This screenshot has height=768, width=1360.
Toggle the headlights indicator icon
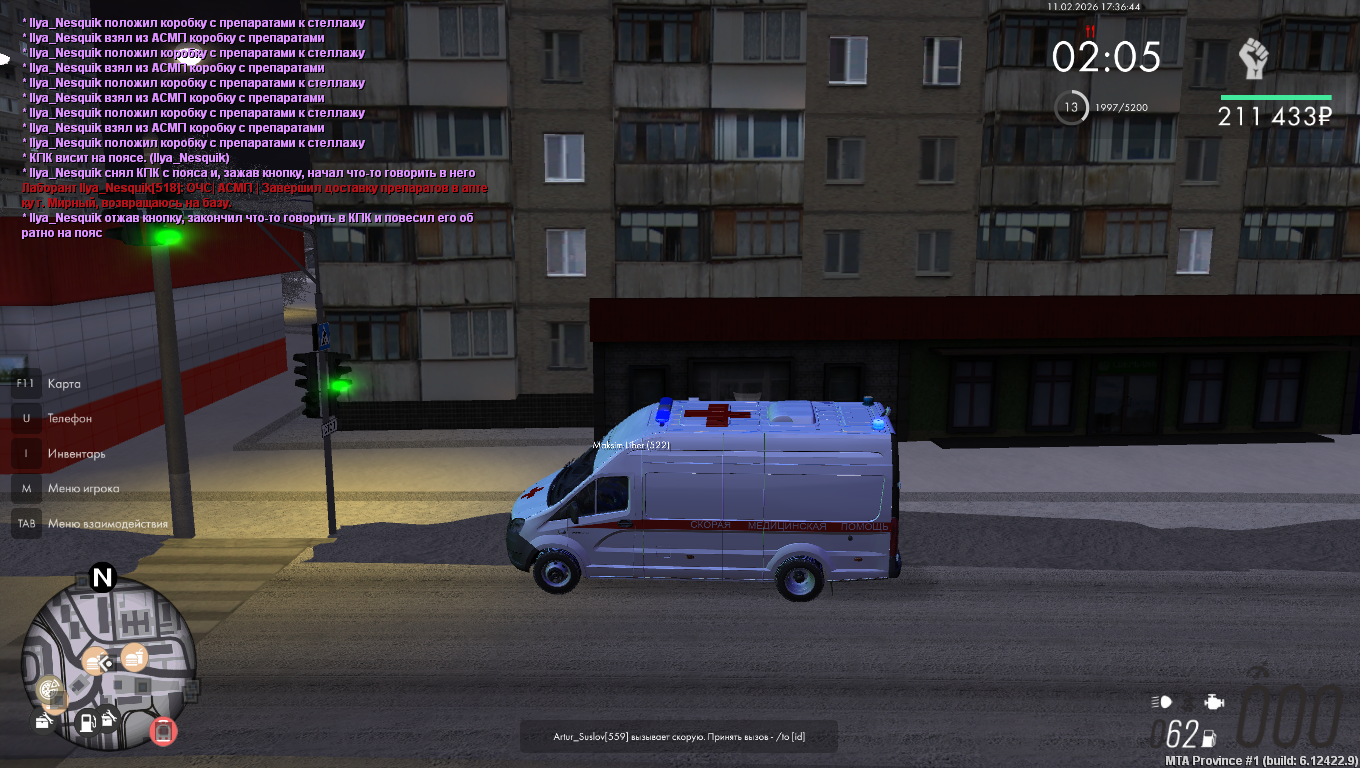point(1161,701)
